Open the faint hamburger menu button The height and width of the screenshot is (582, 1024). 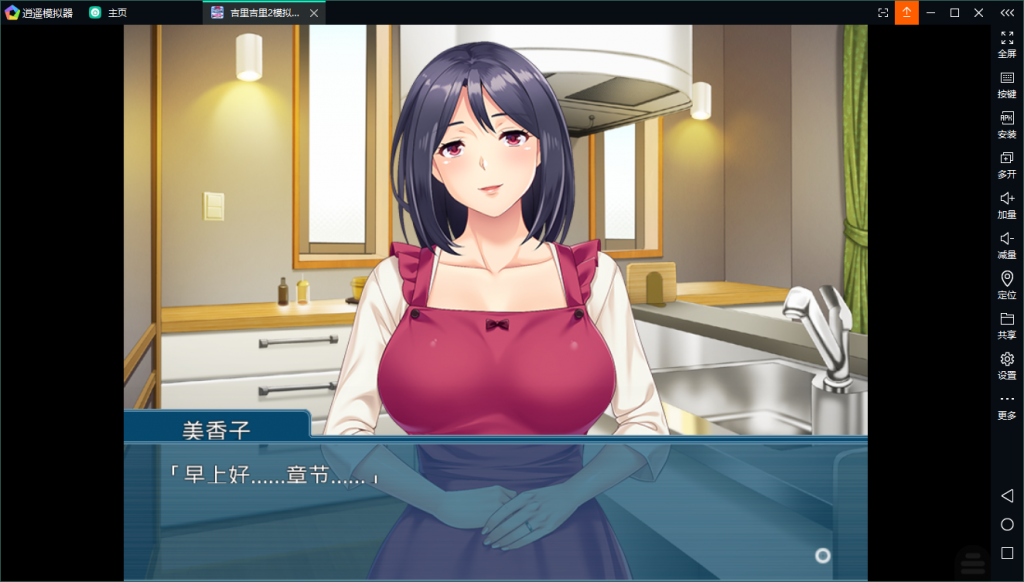tap(970, 563)
